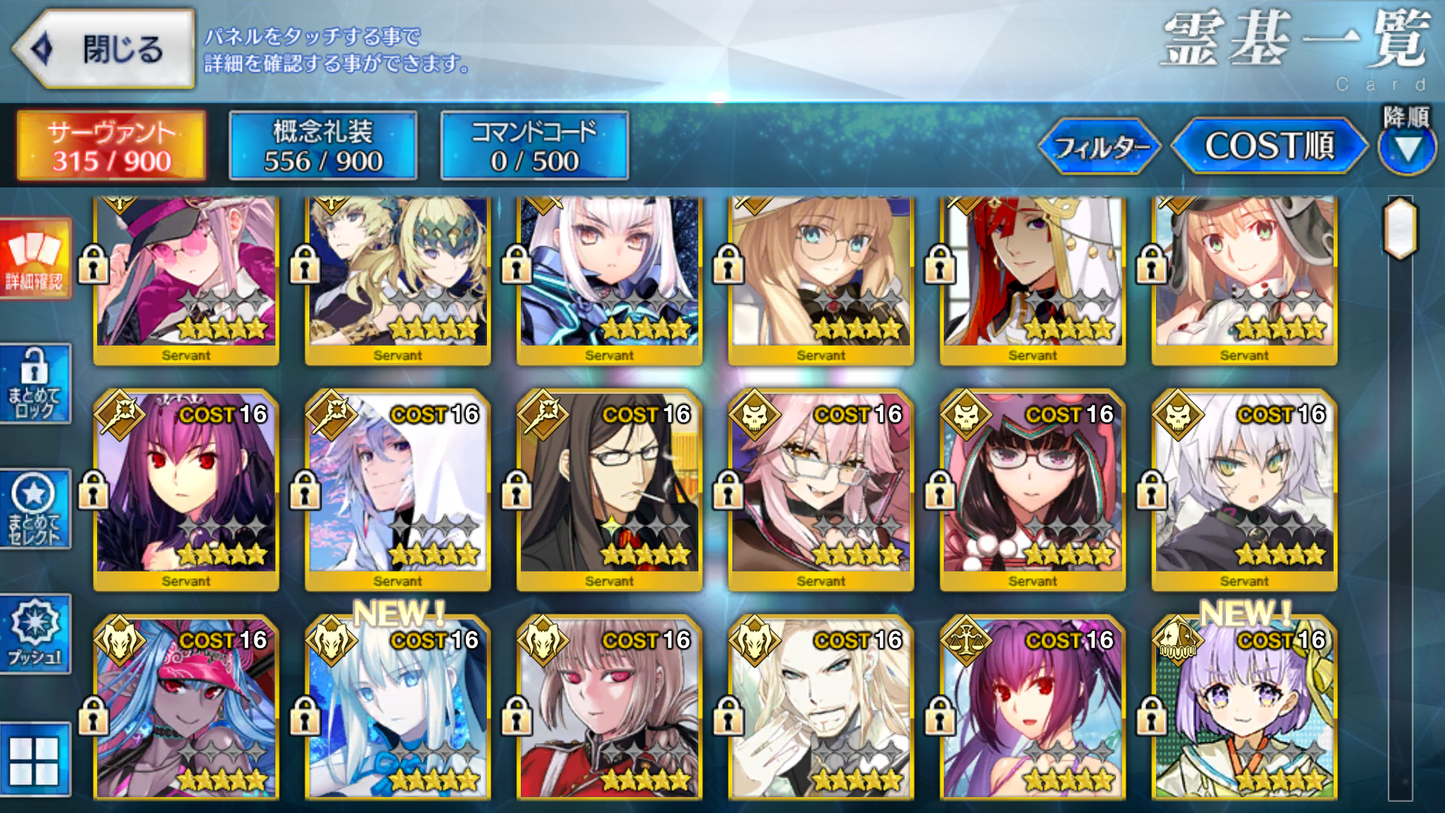Click the プッシュ! push button

coord(35,634)
